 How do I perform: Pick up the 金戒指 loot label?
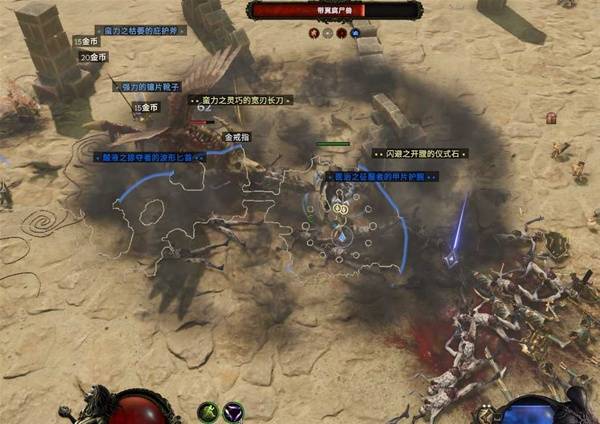pos(239,137)
